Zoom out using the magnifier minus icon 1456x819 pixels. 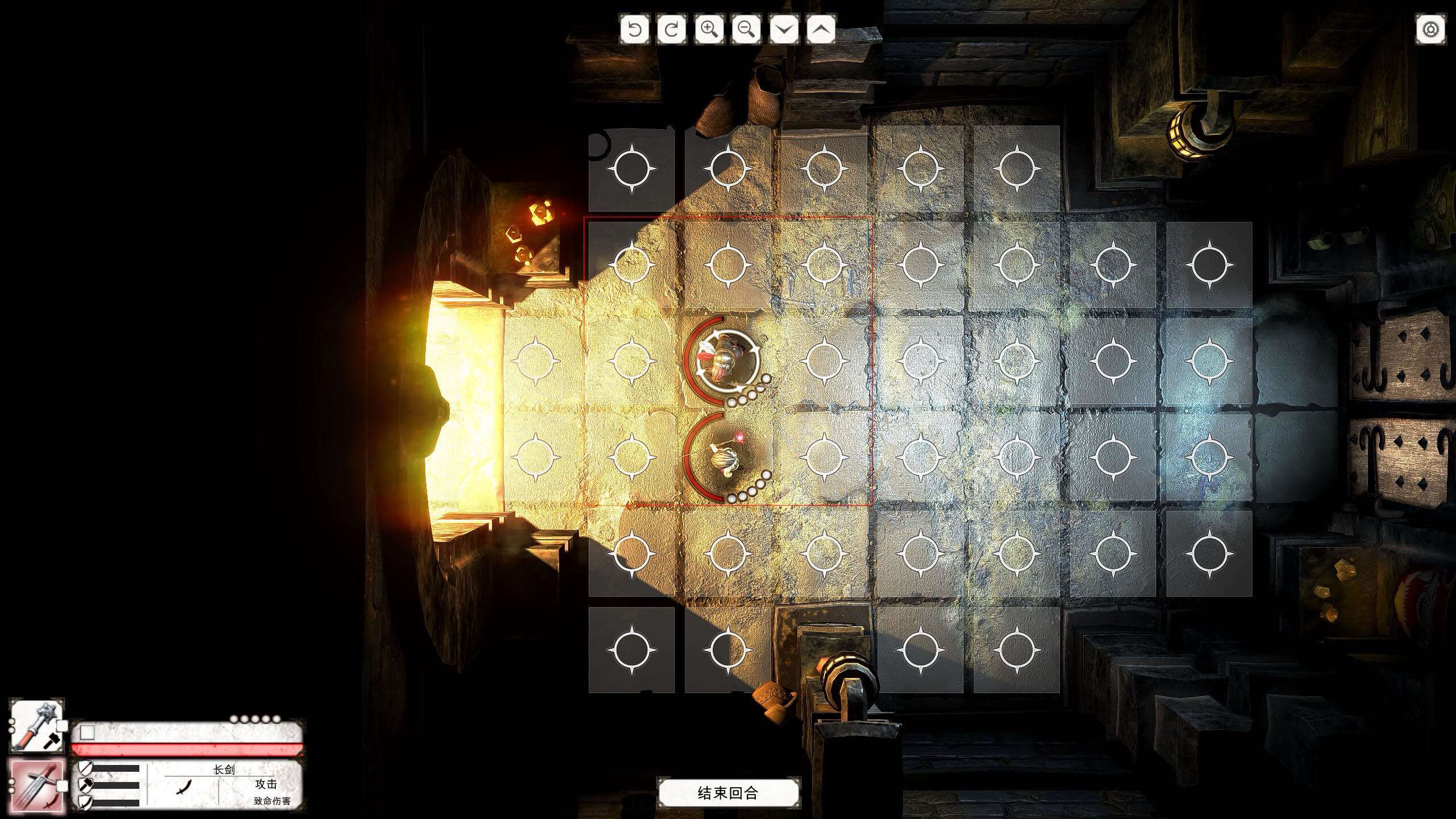tap(746, 28)
